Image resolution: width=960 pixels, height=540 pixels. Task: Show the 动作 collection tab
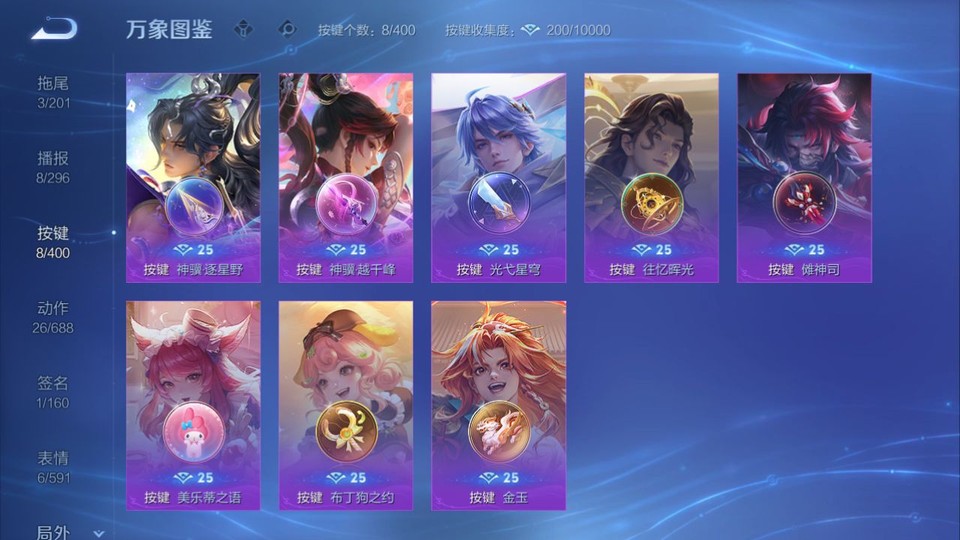click(x=53, y=316)
